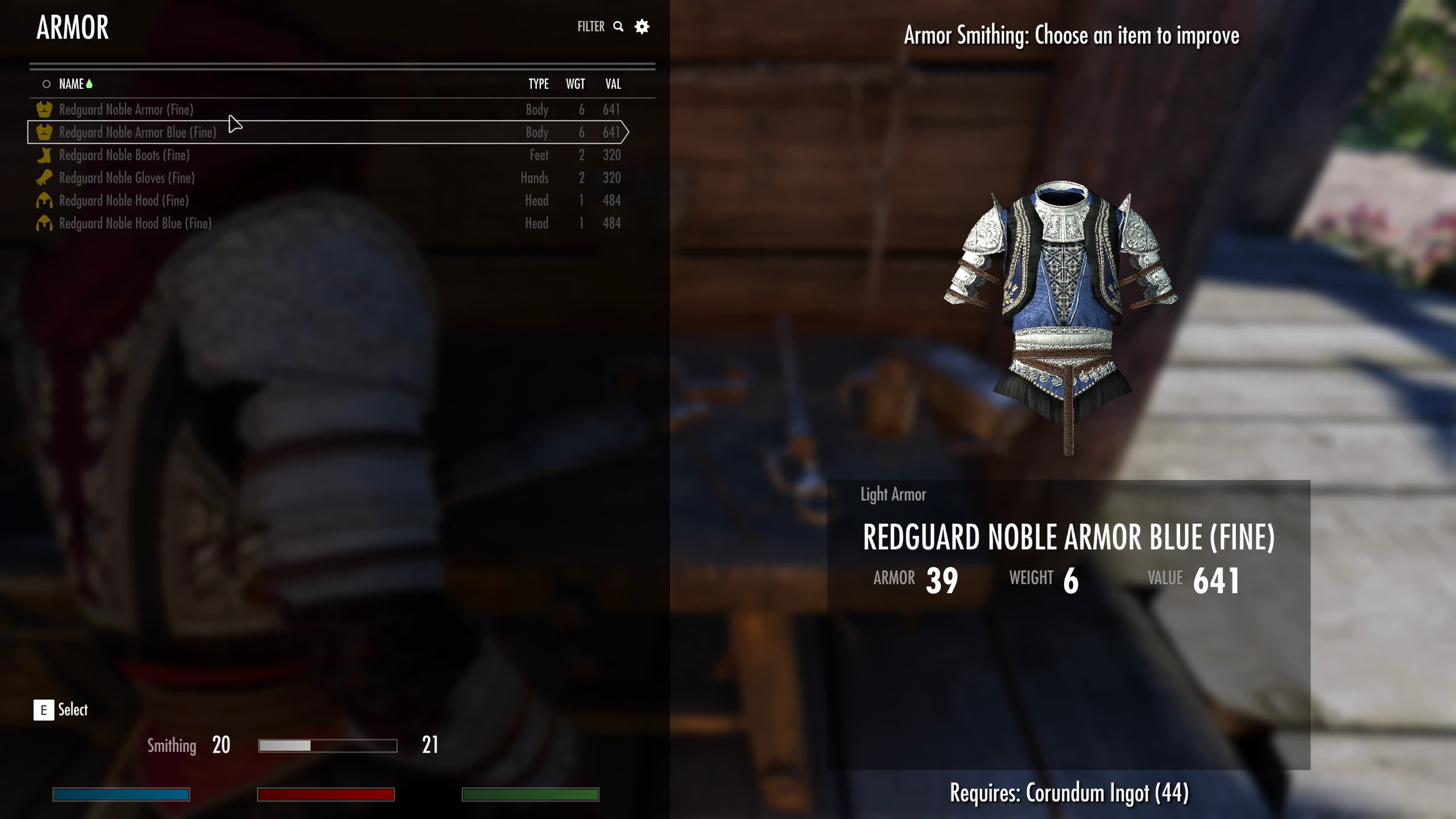1456x819 pixels.
Task: Toggle the green sort indicator beside NAME
Action: (90, 83)
